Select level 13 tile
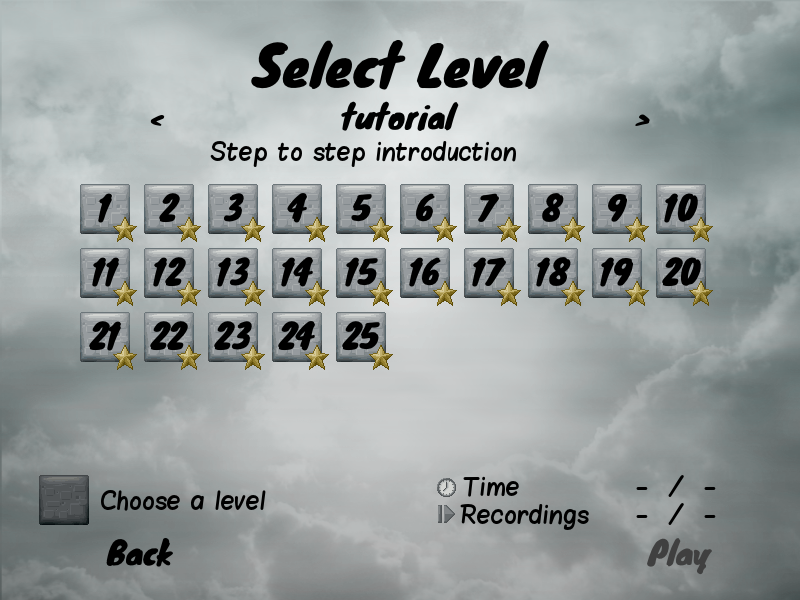The height and width of the screenshot is (600, 800). point(233,273)
